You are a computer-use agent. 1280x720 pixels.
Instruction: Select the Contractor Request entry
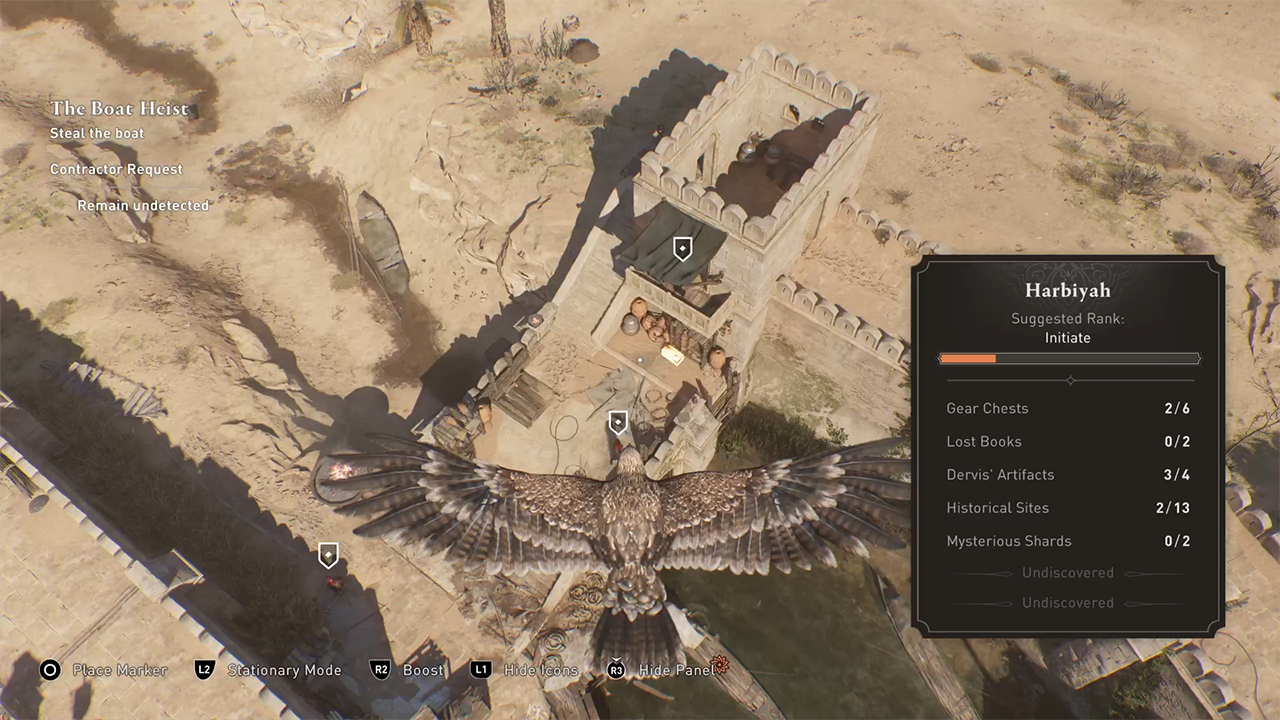[116, 169]
